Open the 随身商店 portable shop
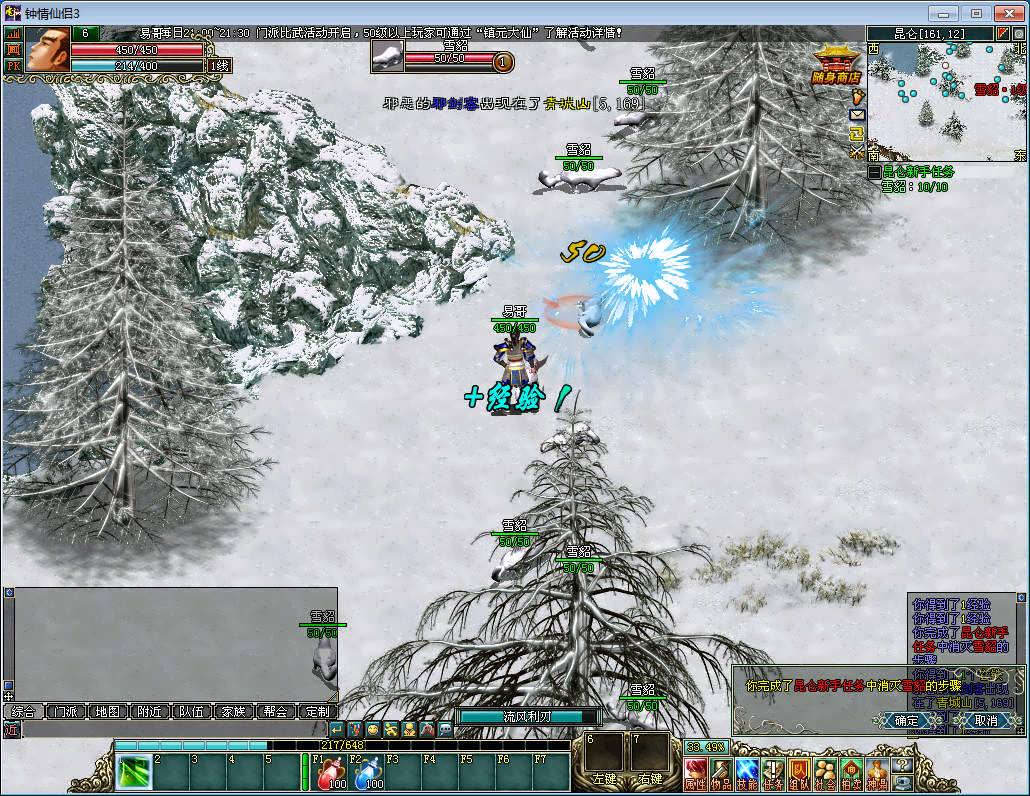 [838, 65]
